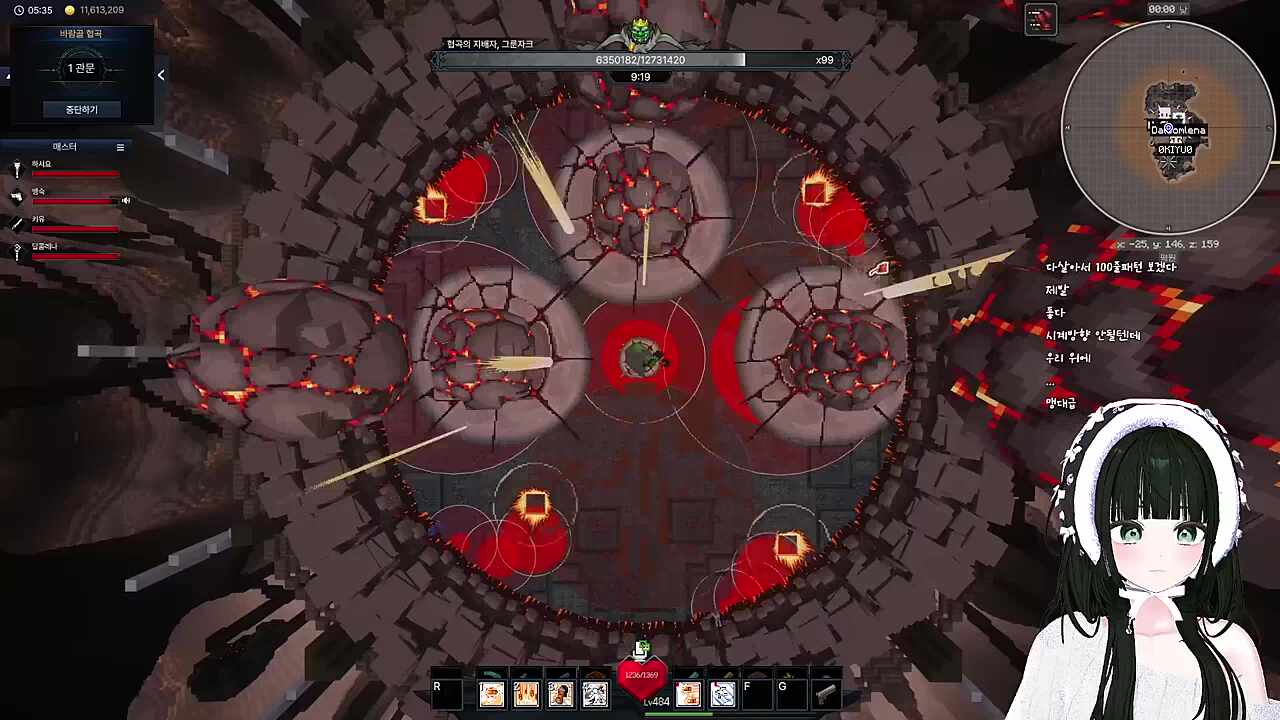
Task: Open the 매스터 party list menu icon
Action: [120, 147]
